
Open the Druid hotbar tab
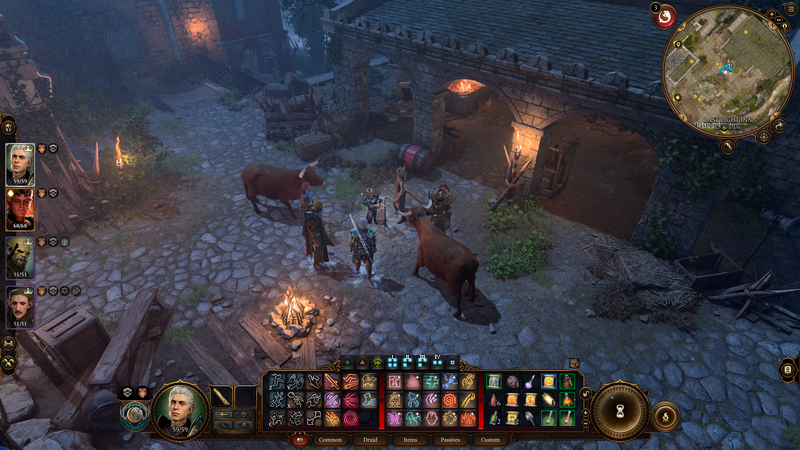click(370, 440)
